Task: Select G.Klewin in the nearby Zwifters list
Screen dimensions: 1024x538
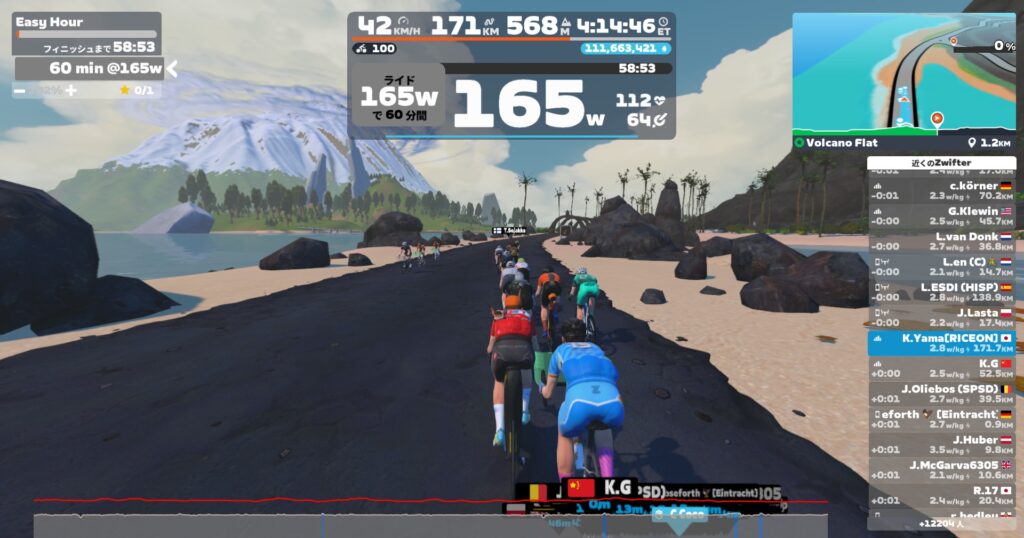Action: tap(941, 216)
